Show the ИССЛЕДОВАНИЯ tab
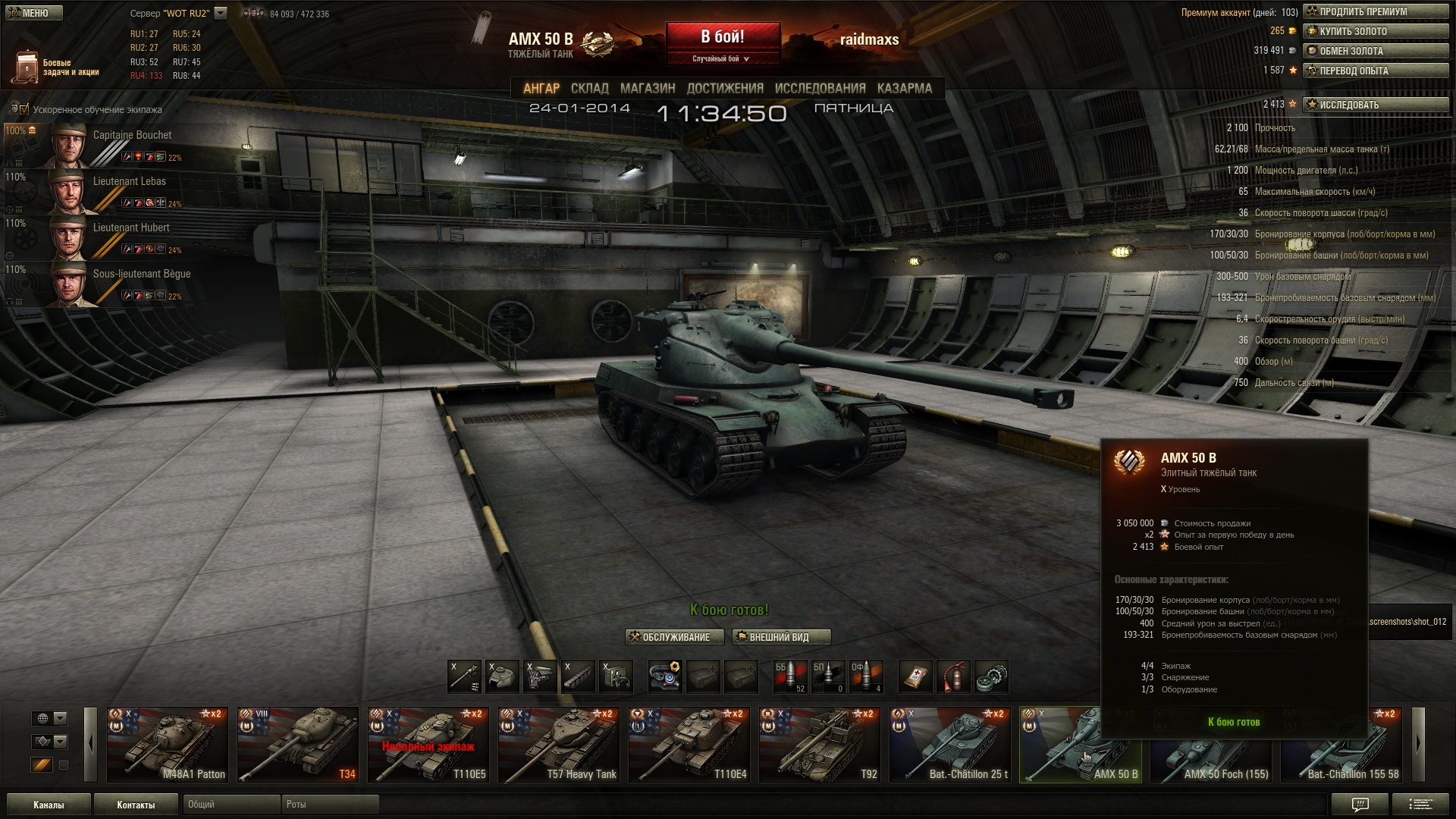 coord(820,88)
